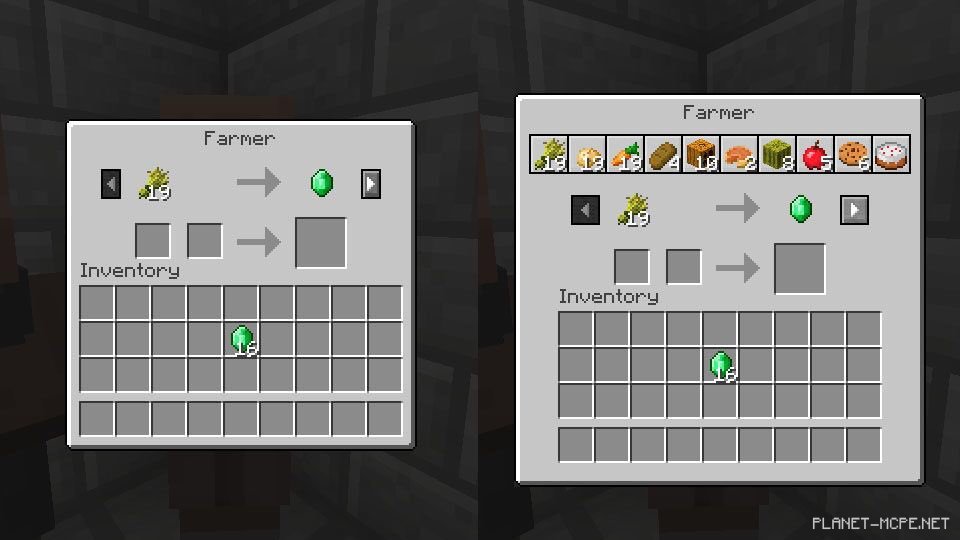Screen dimensions: 960x540
Task: Open the pumpkin block trade
Action: pos(701,155)
